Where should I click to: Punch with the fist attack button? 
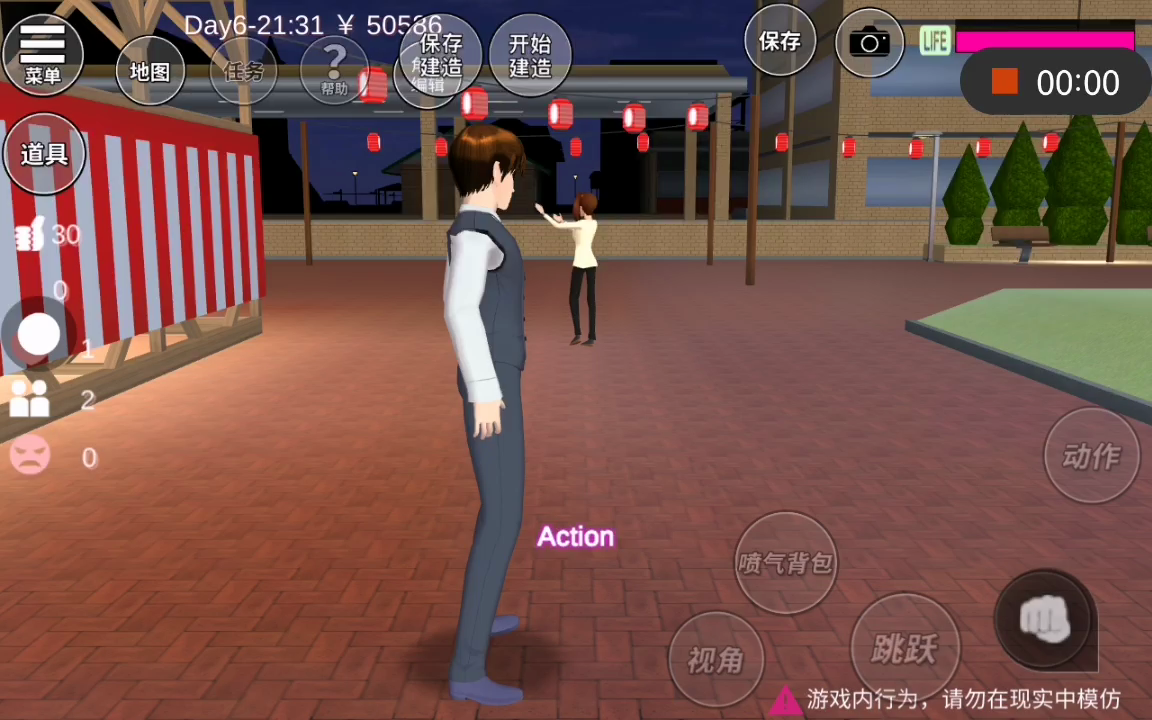point(1044,620)
